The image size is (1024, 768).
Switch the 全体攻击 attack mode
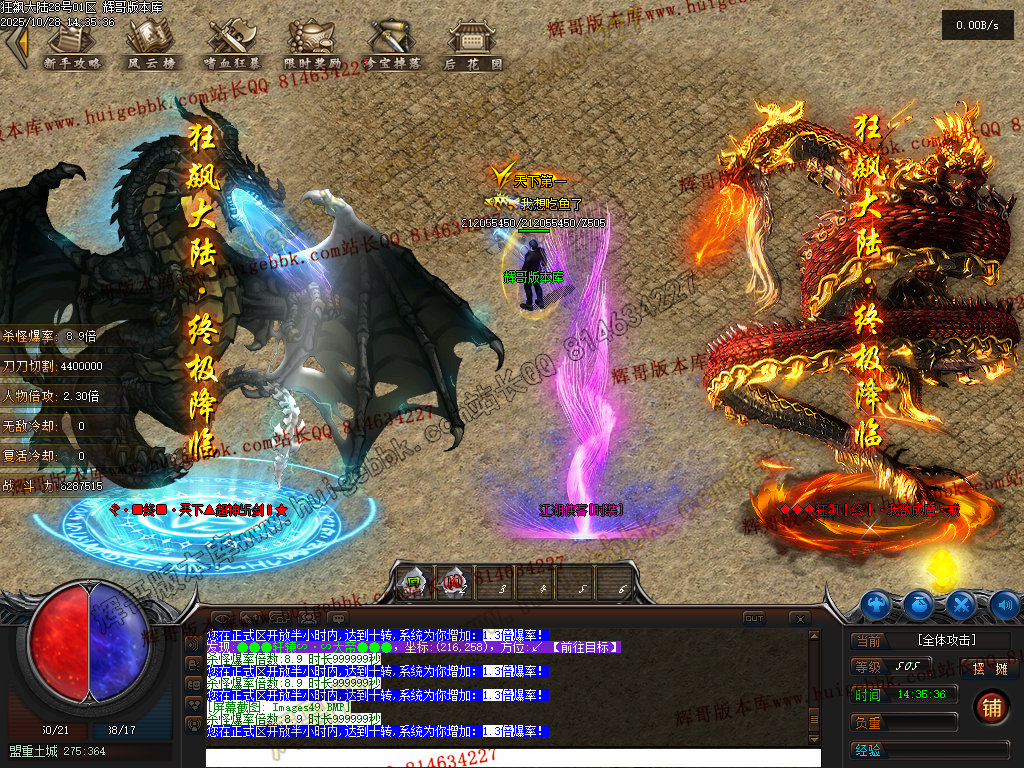pos(945,640)
